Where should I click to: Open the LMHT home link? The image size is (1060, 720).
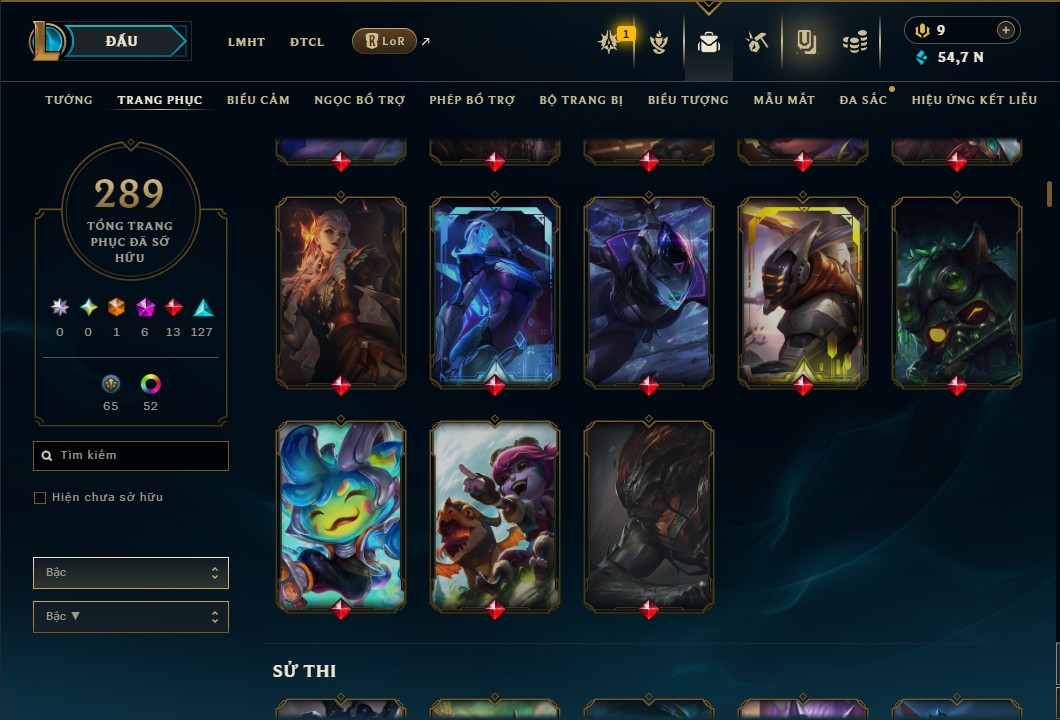coord(246,42)
